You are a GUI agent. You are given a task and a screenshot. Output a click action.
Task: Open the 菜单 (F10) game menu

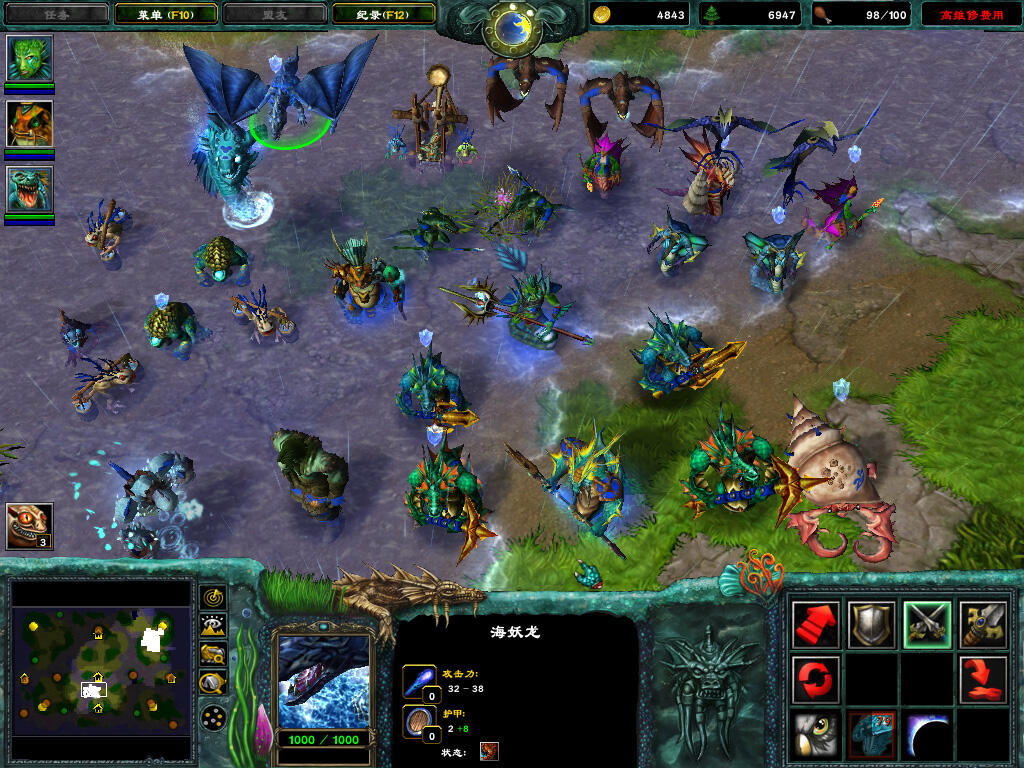[168, 14]
